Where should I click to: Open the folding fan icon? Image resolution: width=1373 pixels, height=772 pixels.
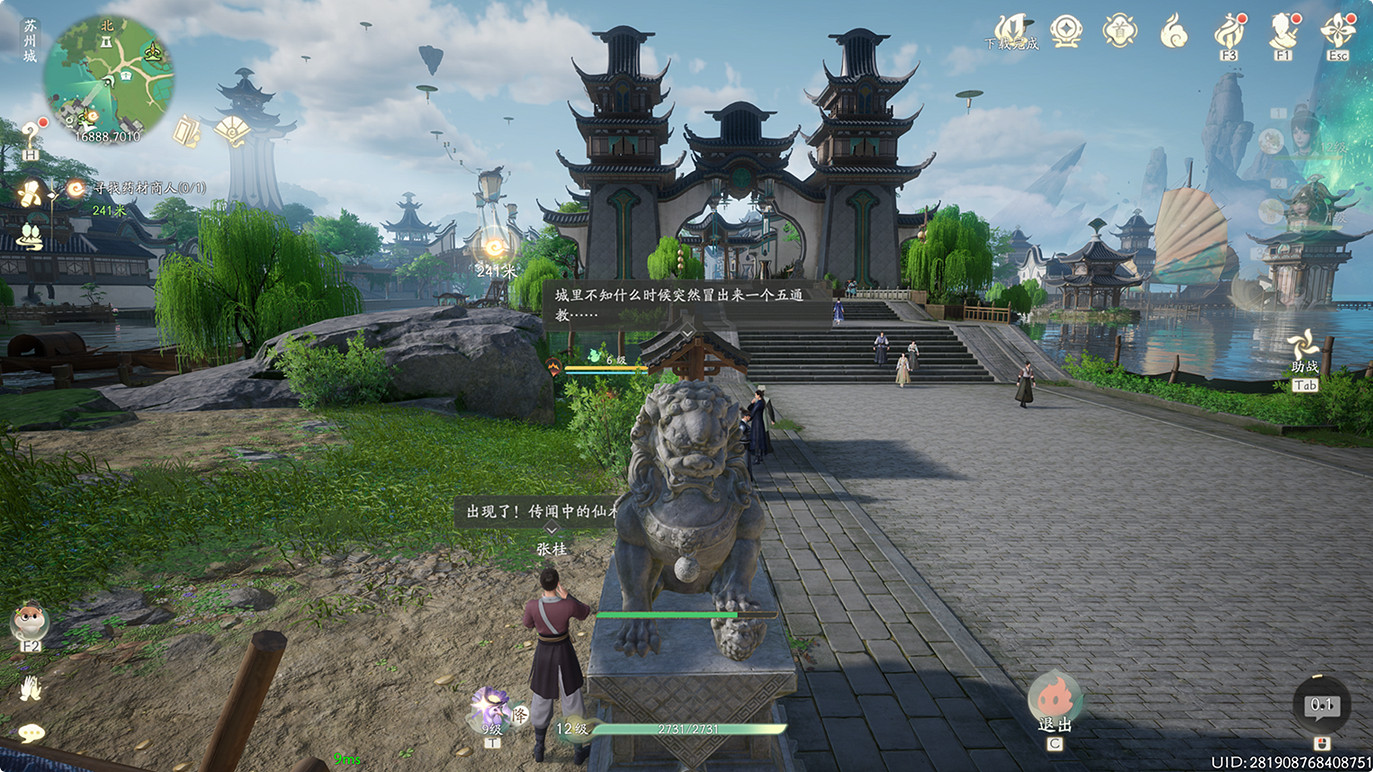pyautogui.click(x=232, y=131)
